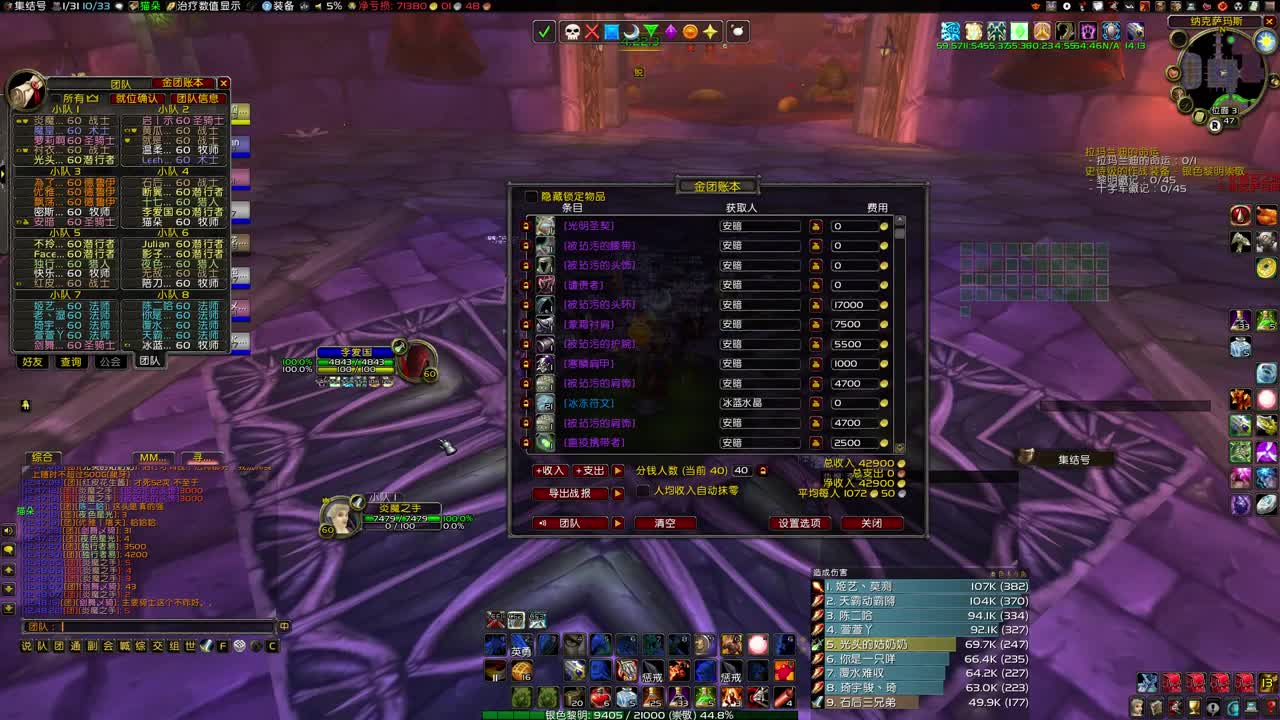This screenshot has width=1280, height=720.
Task: Check the 人均收入自动抹零 option
Action: pos(642,491)
